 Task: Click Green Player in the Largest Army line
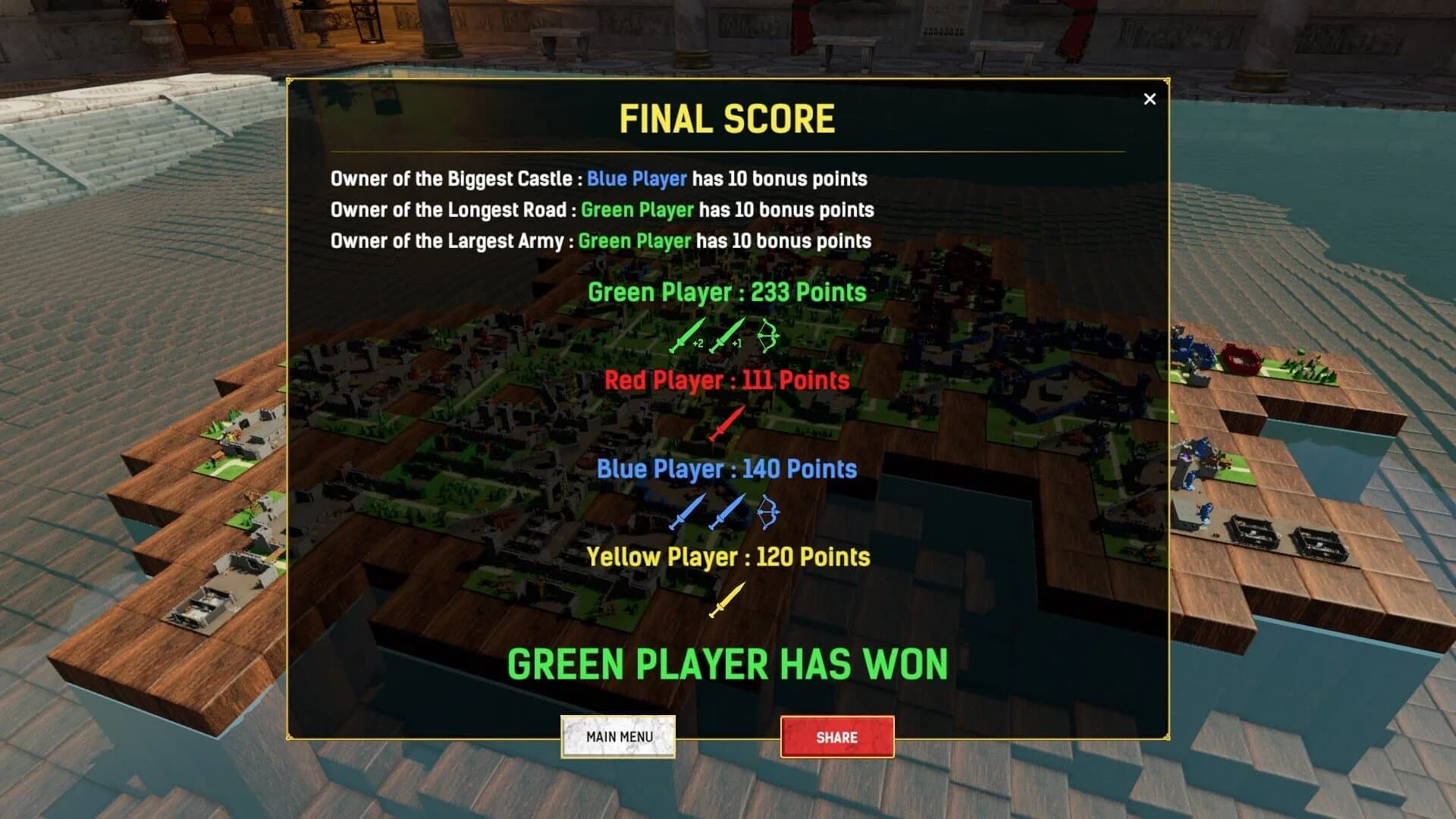[x=634, y=241]
